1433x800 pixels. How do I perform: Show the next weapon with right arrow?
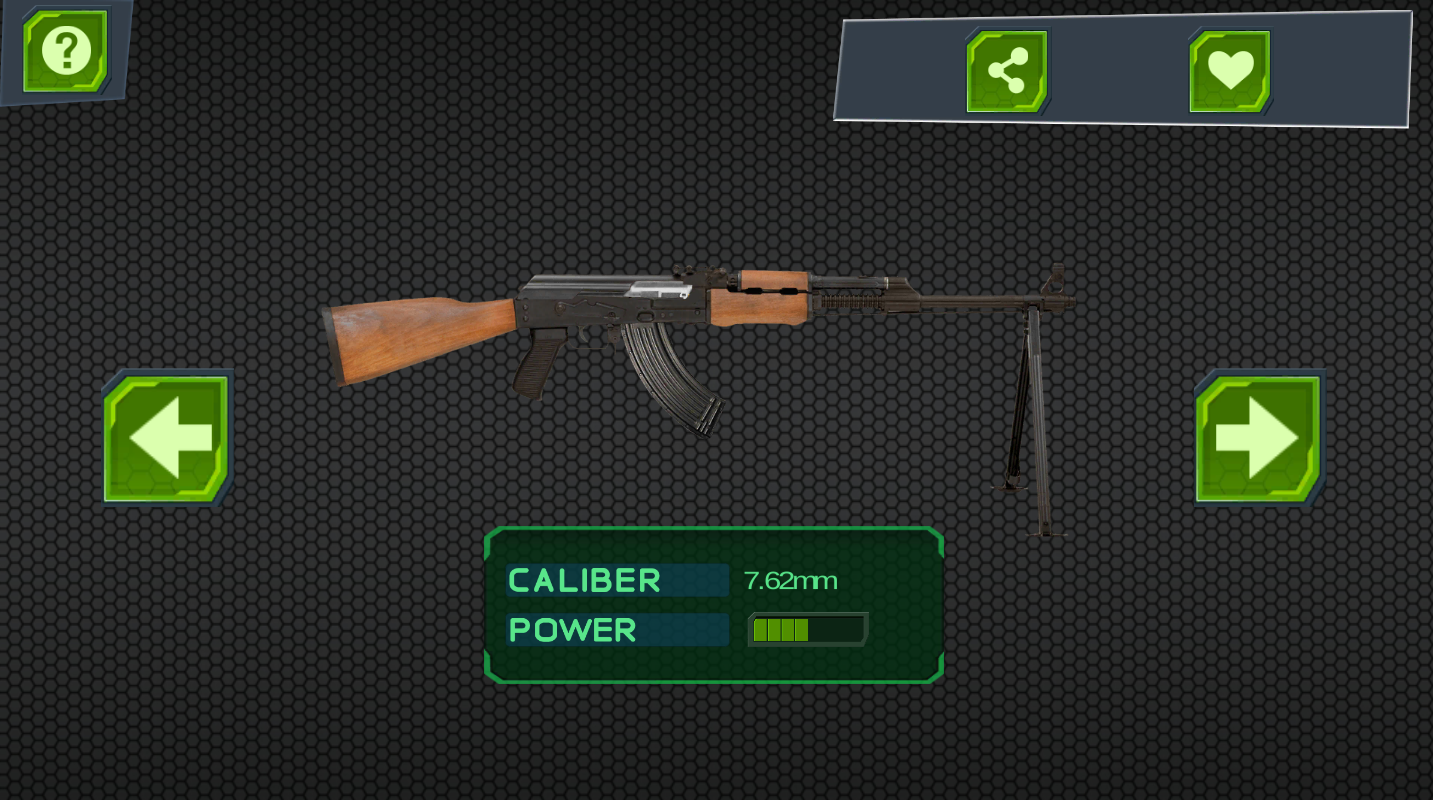click(x=1258, y=438)
